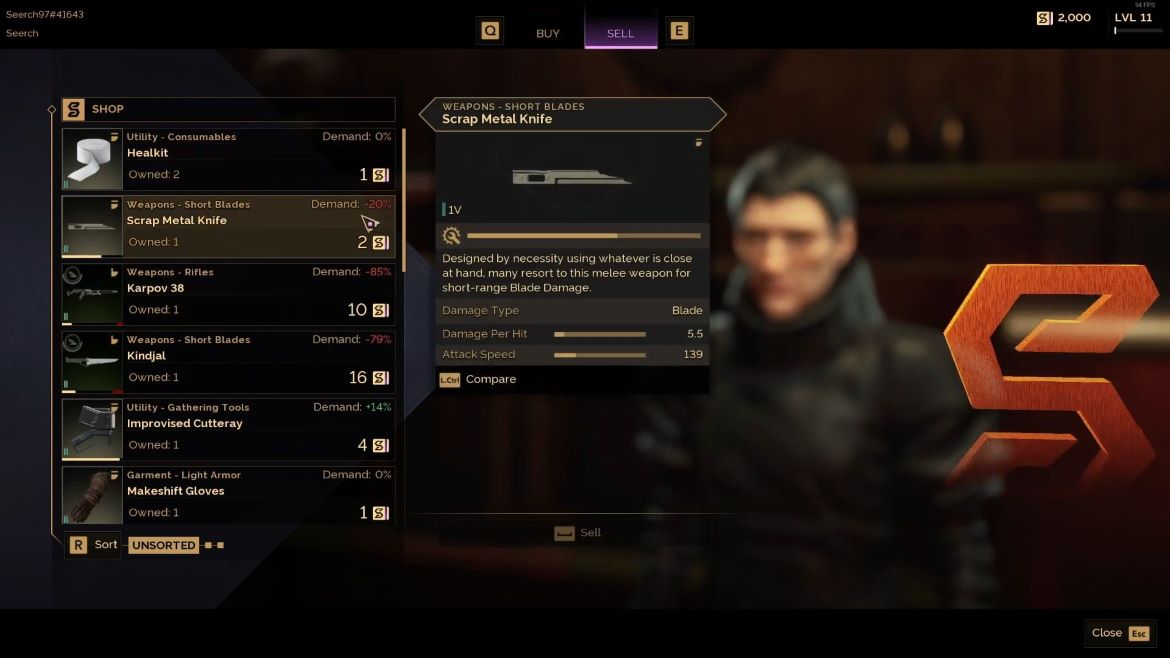
Task: Pick the Karpov 38 rifle row
Action: (x=228, y=294)
